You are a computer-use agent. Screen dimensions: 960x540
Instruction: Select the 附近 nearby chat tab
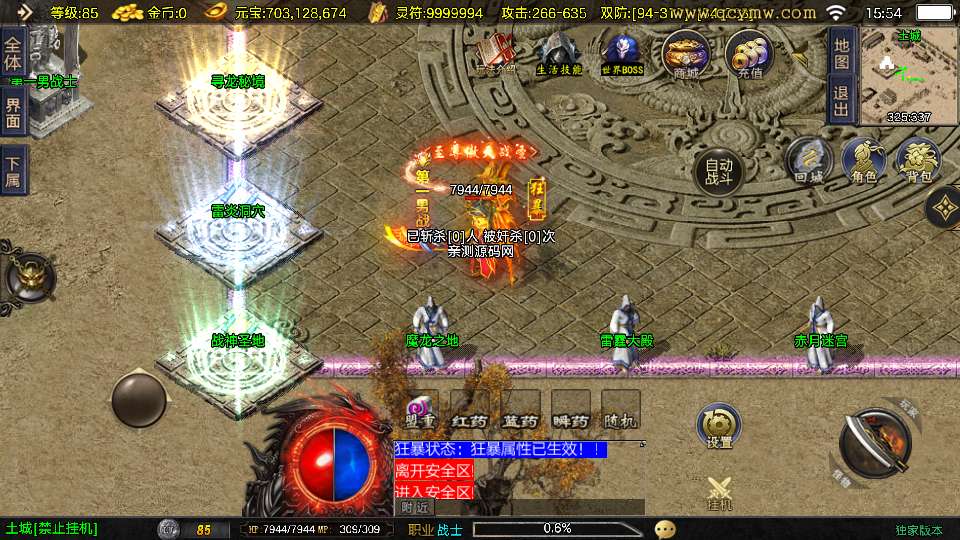pos(414,508)
